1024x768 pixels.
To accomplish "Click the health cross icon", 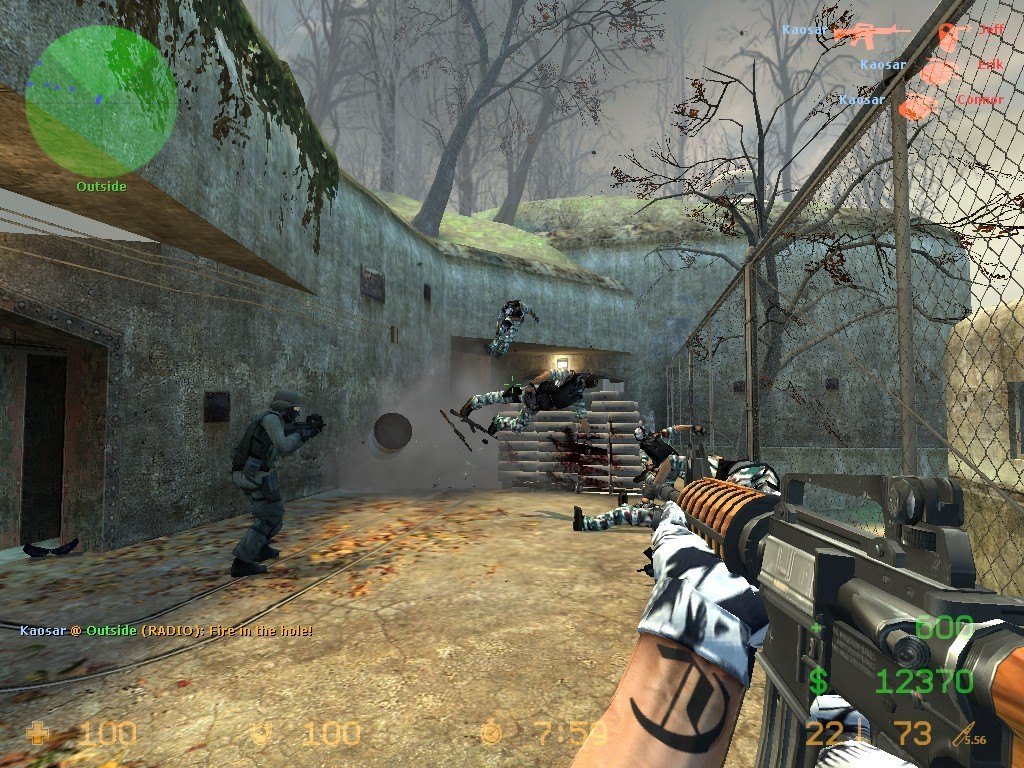I will click(x=38, y=734).
